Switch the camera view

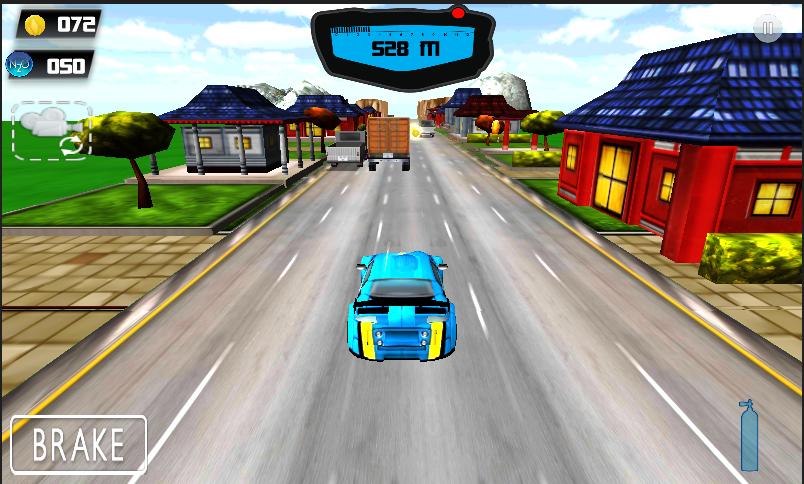click(x=52, y=131)
